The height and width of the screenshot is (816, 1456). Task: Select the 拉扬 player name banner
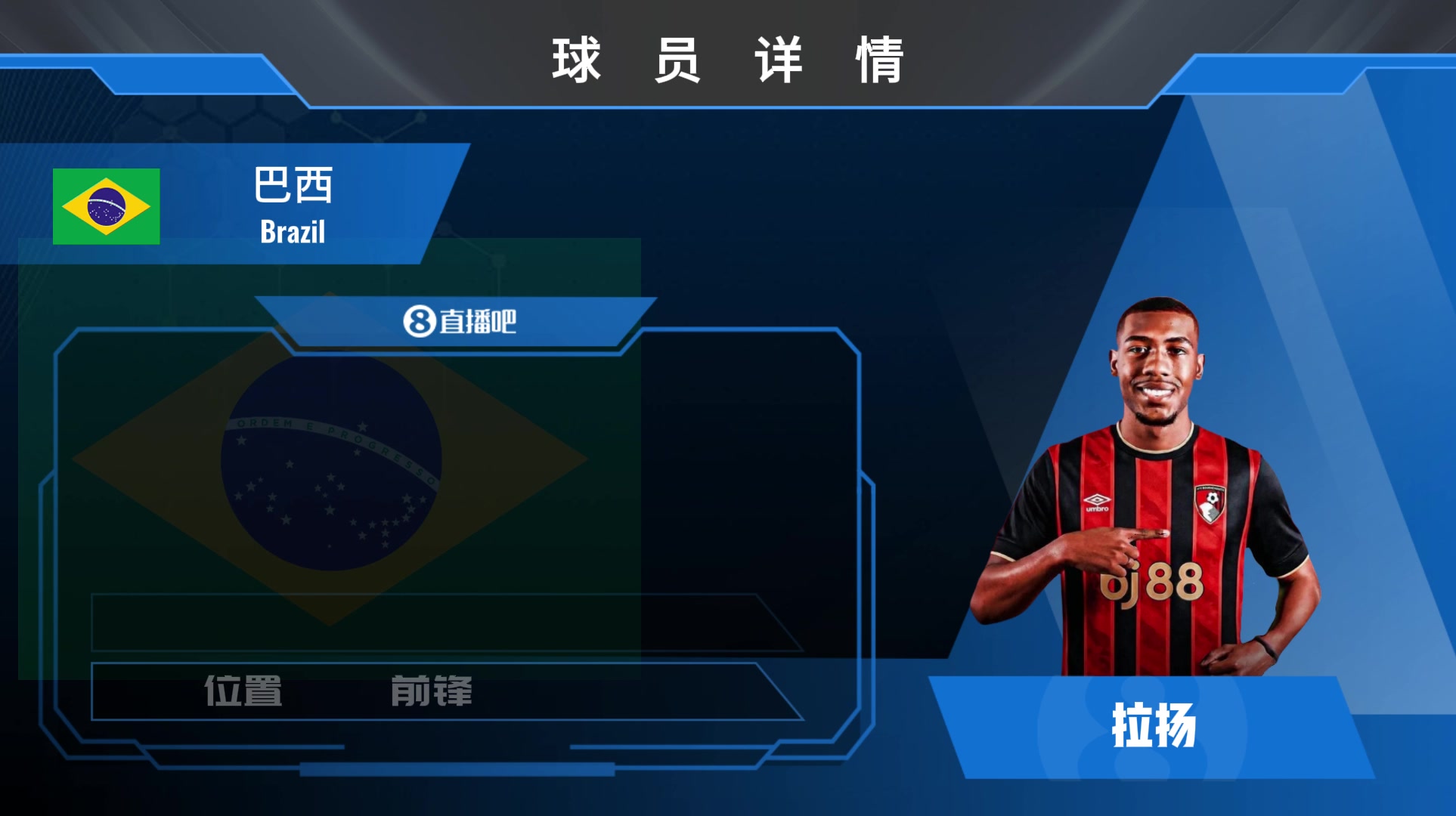point(1153,727)
